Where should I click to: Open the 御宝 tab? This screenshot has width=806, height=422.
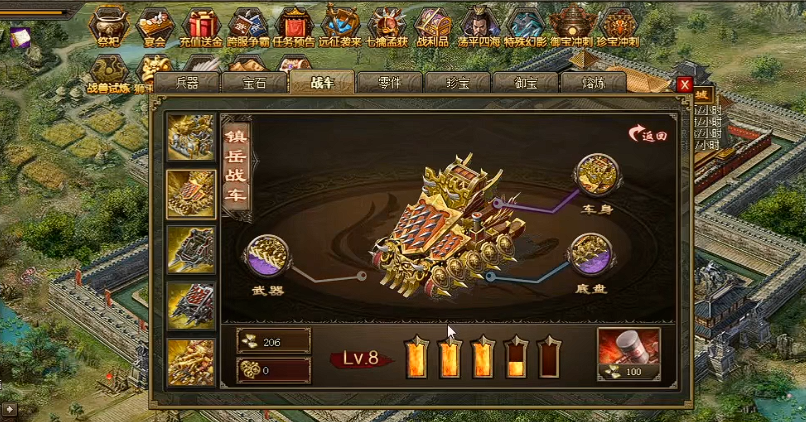tap(525, 84)
